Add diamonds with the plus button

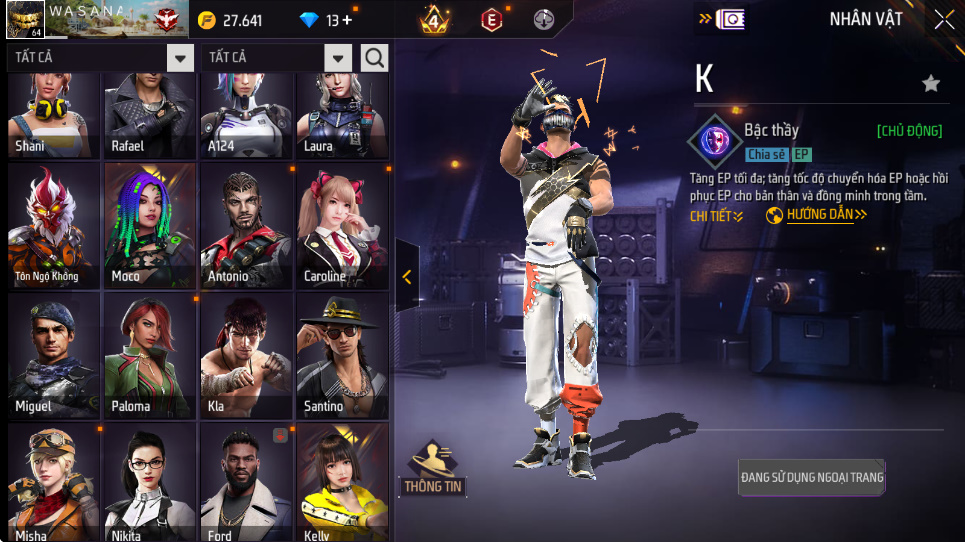pos(347,20)
